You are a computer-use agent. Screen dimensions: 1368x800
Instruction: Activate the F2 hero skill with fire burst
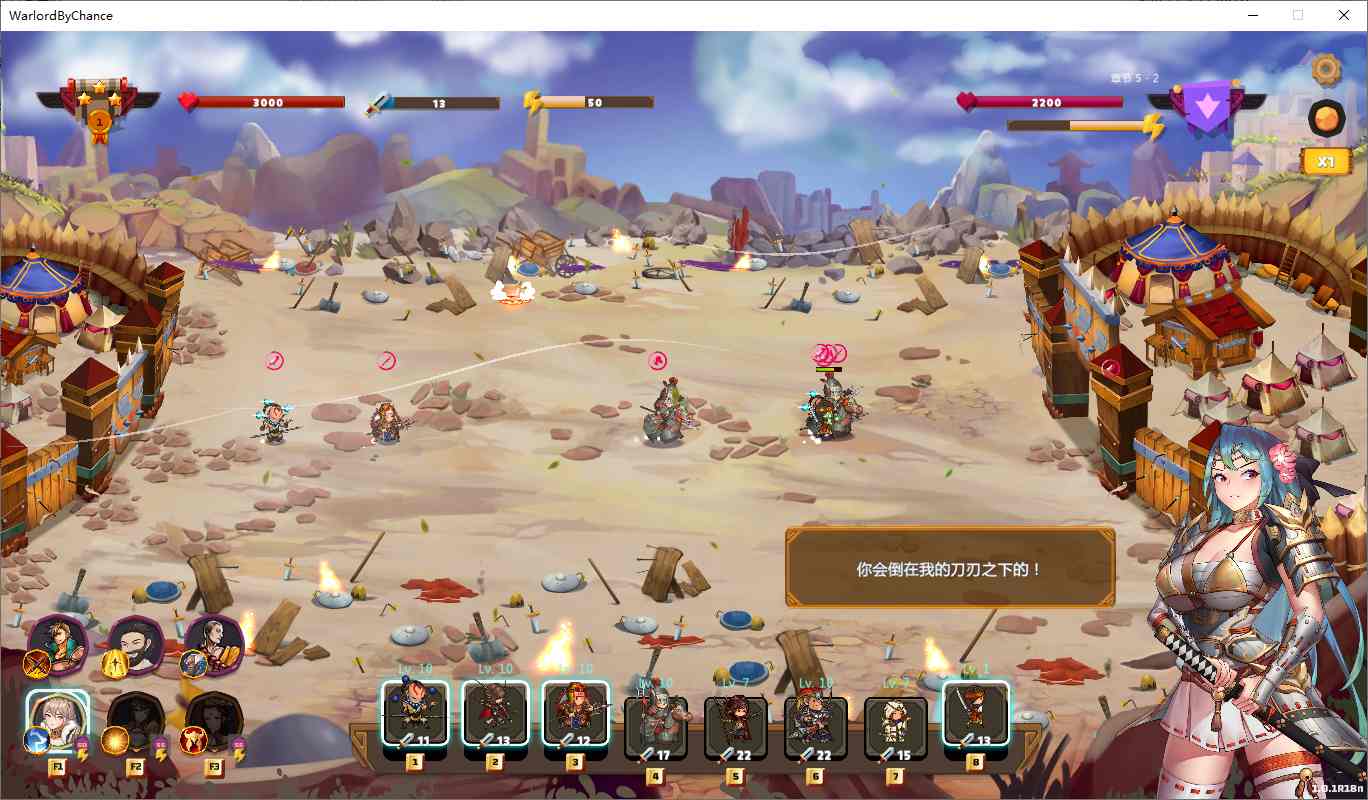(136, 722)
